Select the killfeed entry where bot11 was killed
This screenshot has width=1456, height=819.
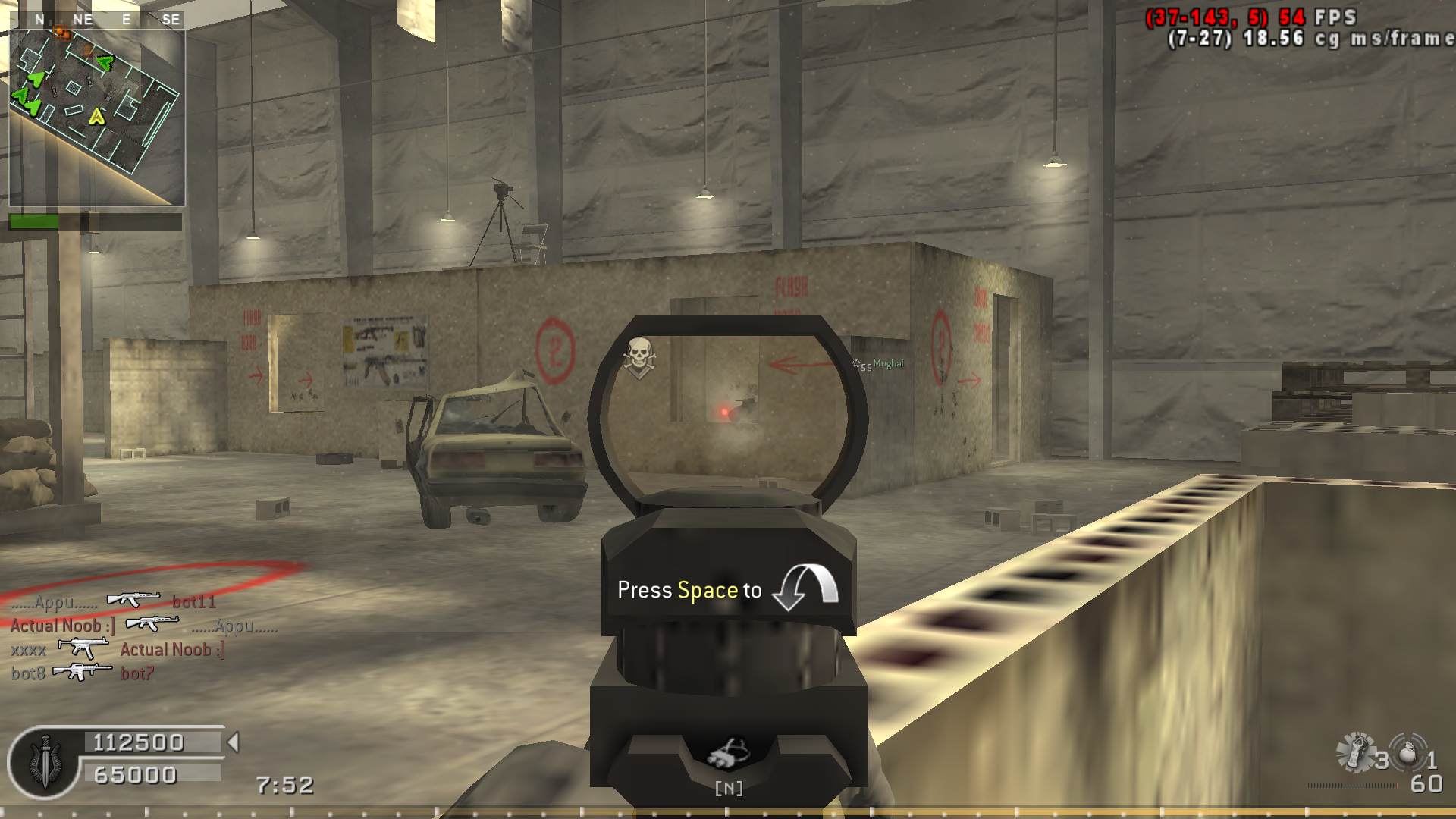[114, 601]
